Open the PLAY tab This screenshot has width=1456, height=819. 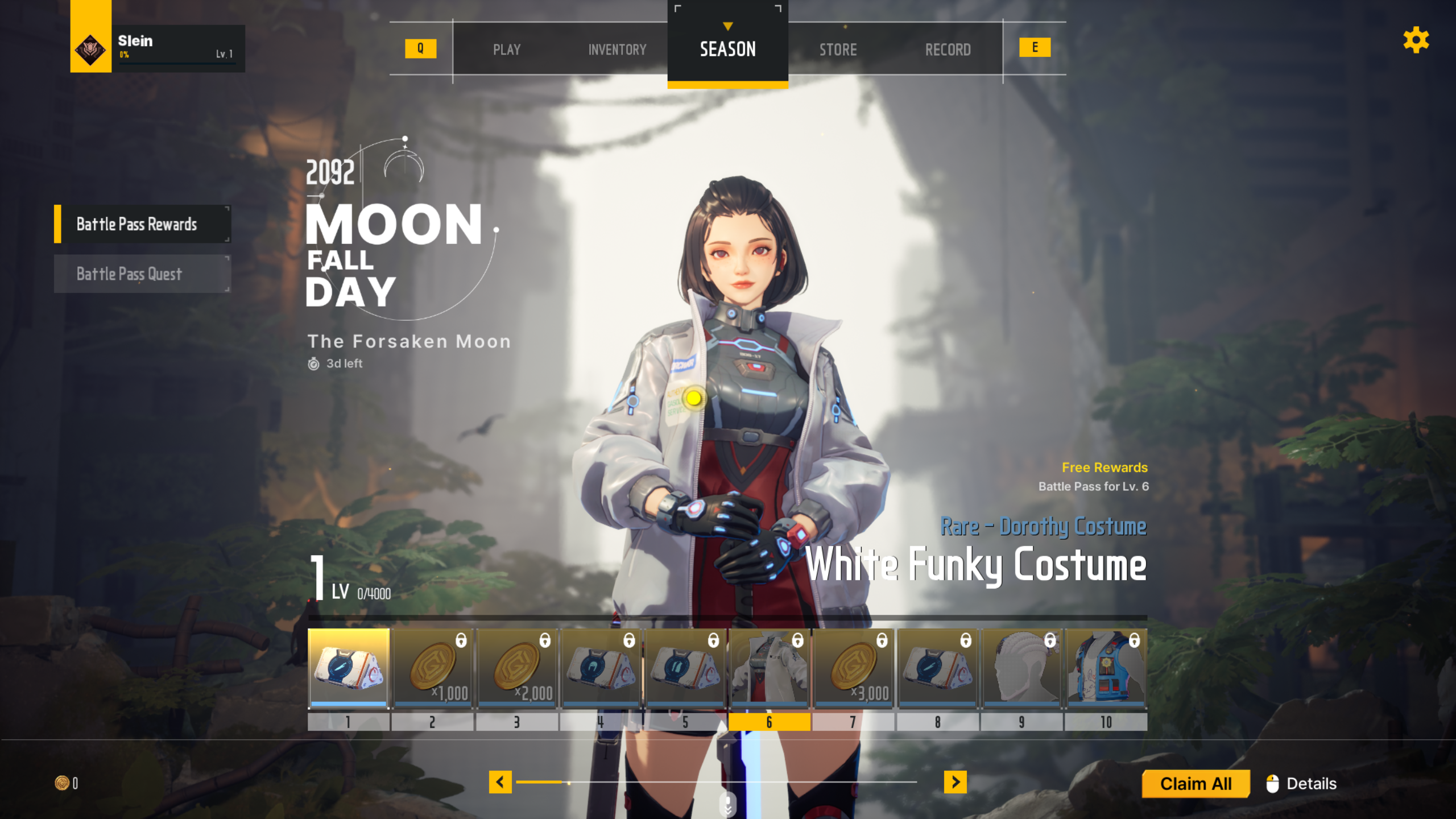[x=506, y=49]
